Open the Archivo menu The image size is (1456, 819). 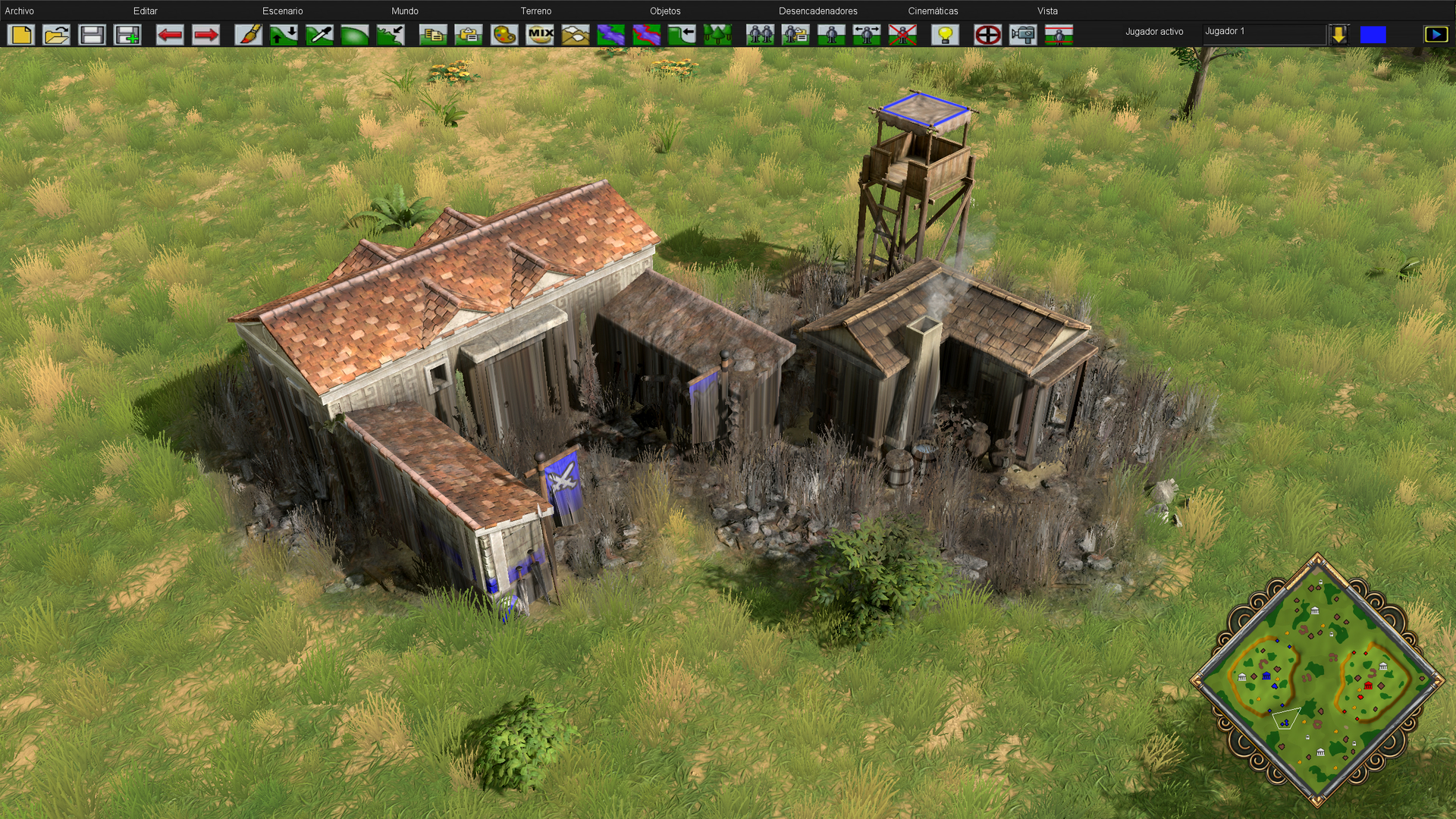click(20, 11)
